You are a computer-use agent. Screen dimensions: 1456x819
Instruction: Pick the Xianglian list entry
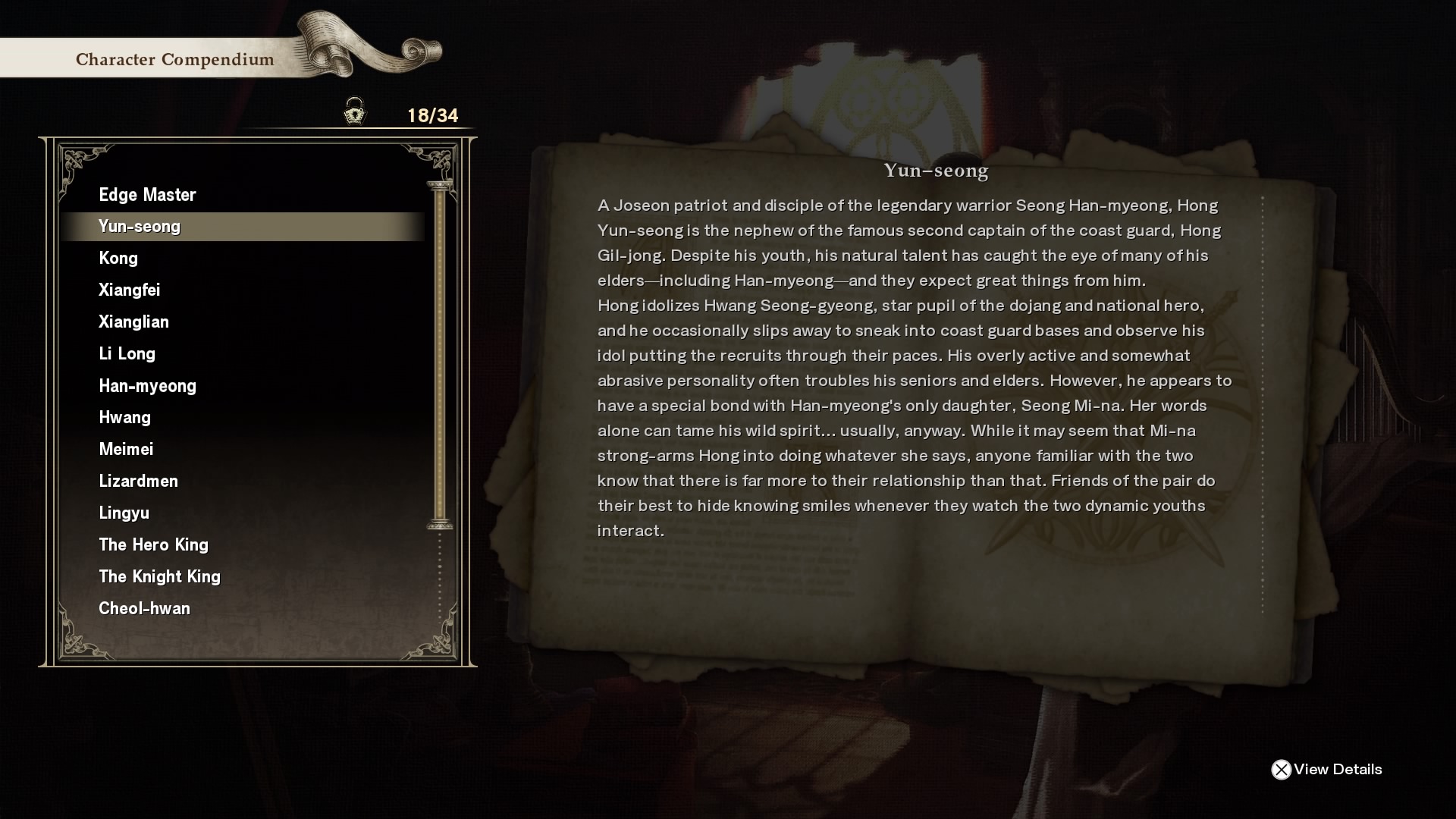click(x=133, y=322)
